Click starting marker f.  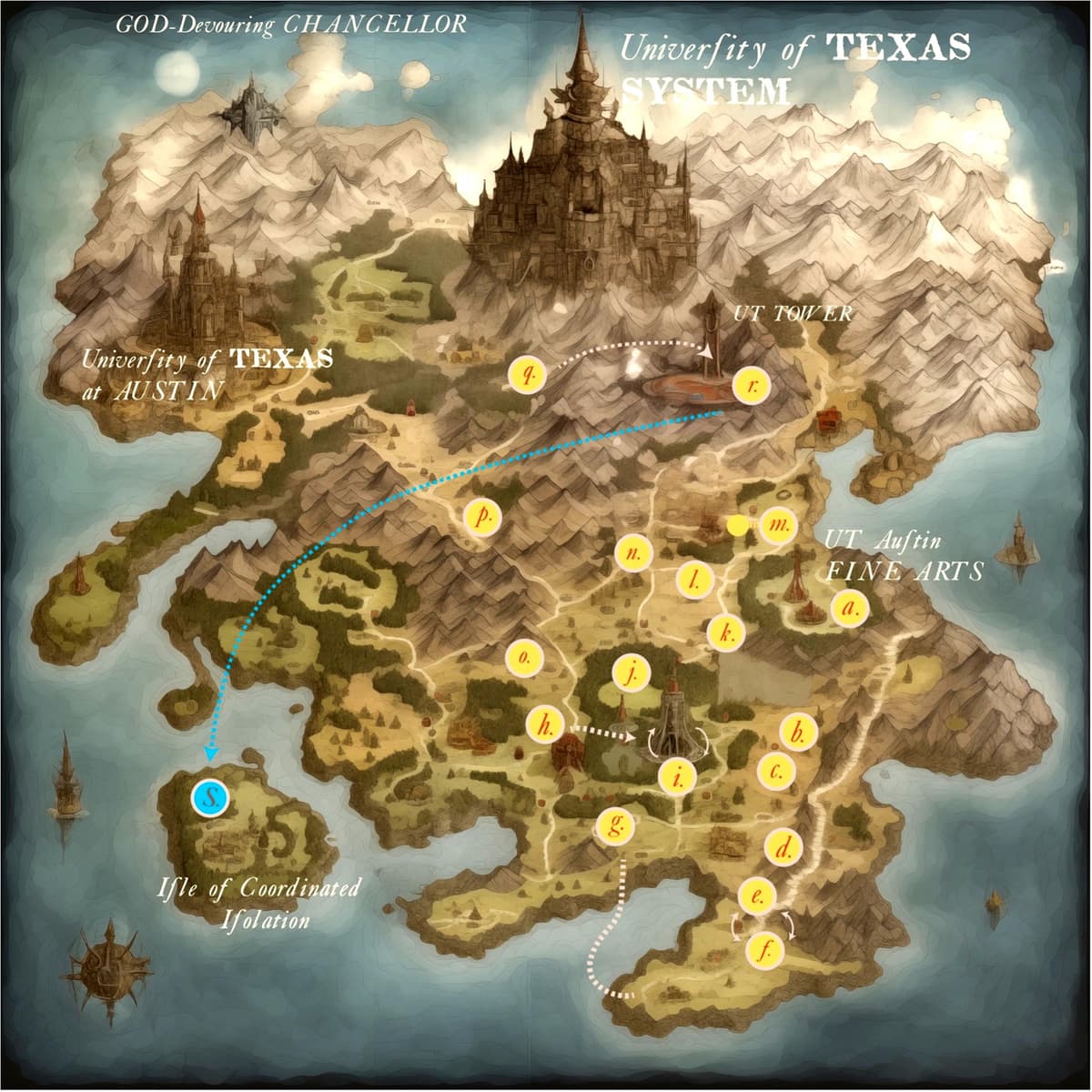point(764,951)
